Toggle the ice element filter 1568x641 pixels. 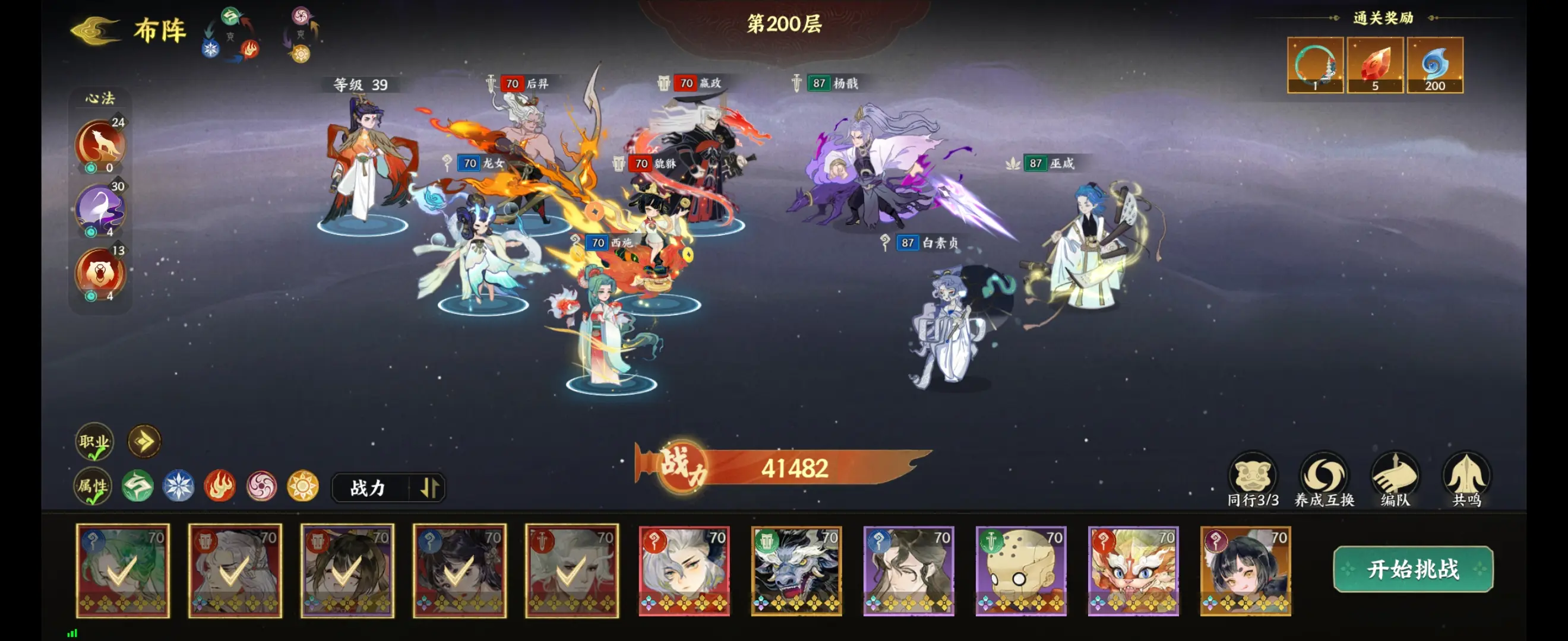tap(179, 487)
